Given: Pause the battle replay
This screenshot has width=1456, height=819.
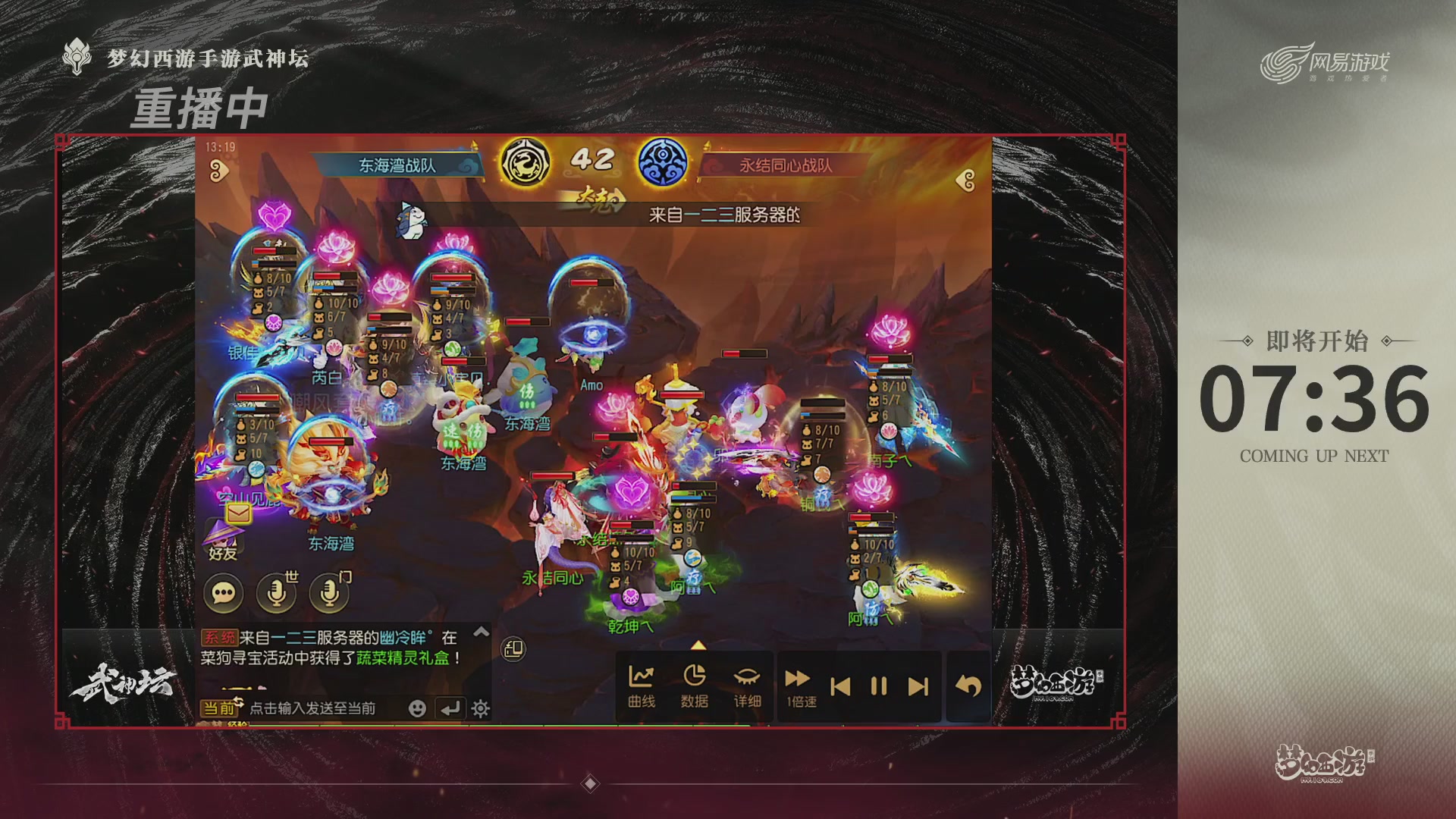Looking at the screenshot, I should click(877, 686).
